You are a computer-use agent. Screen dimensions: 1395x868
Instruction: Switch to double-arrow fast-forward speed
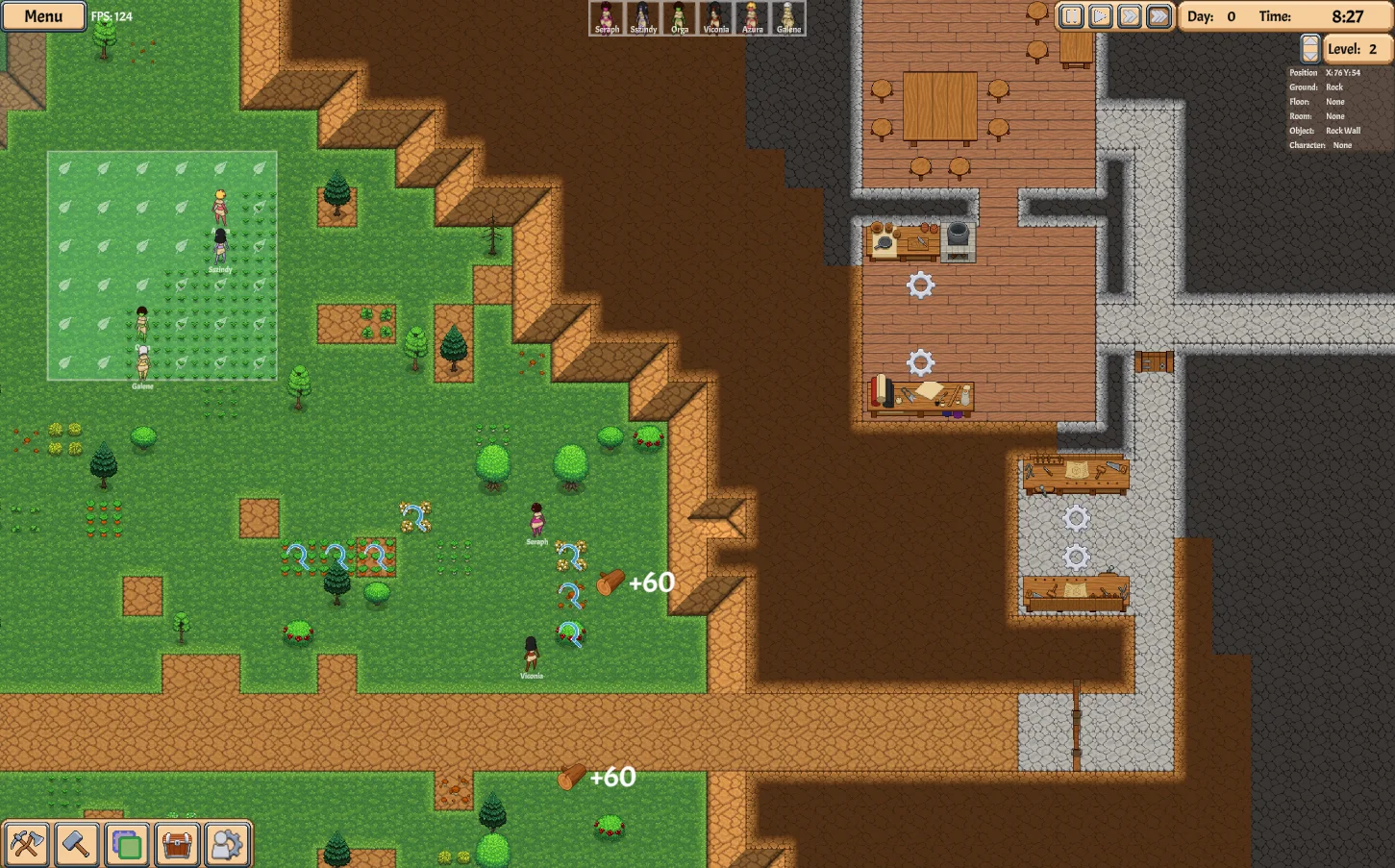1130,16
